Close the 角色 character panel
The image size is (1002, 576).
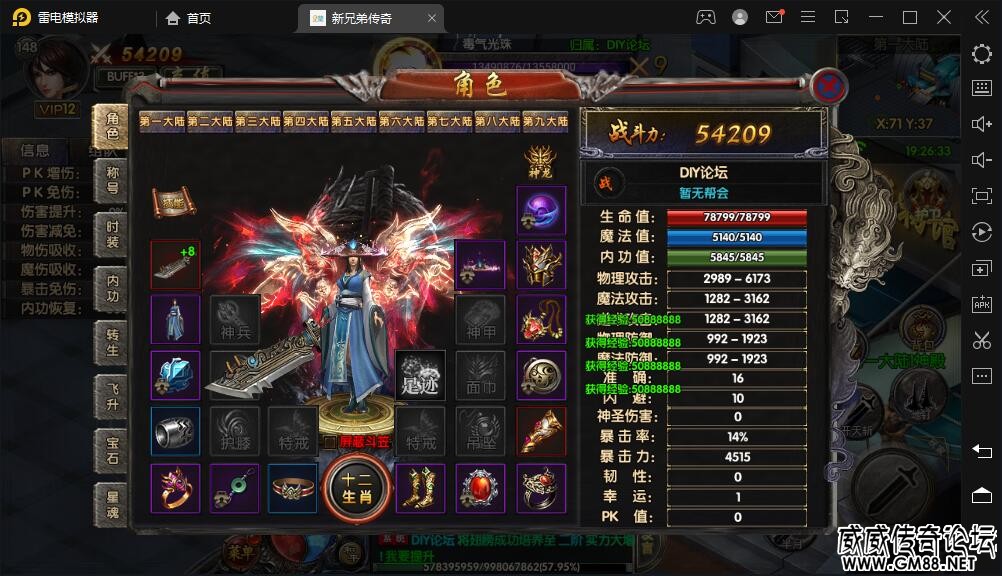[x=827, y=87]
